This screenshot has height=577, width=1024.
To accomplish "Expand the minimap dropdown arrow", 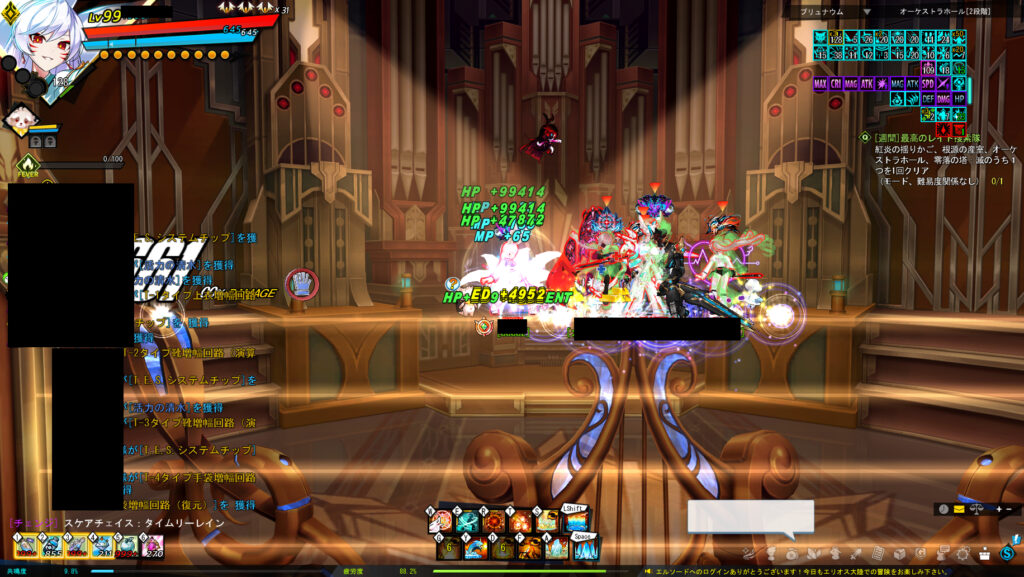I will 867,12.
